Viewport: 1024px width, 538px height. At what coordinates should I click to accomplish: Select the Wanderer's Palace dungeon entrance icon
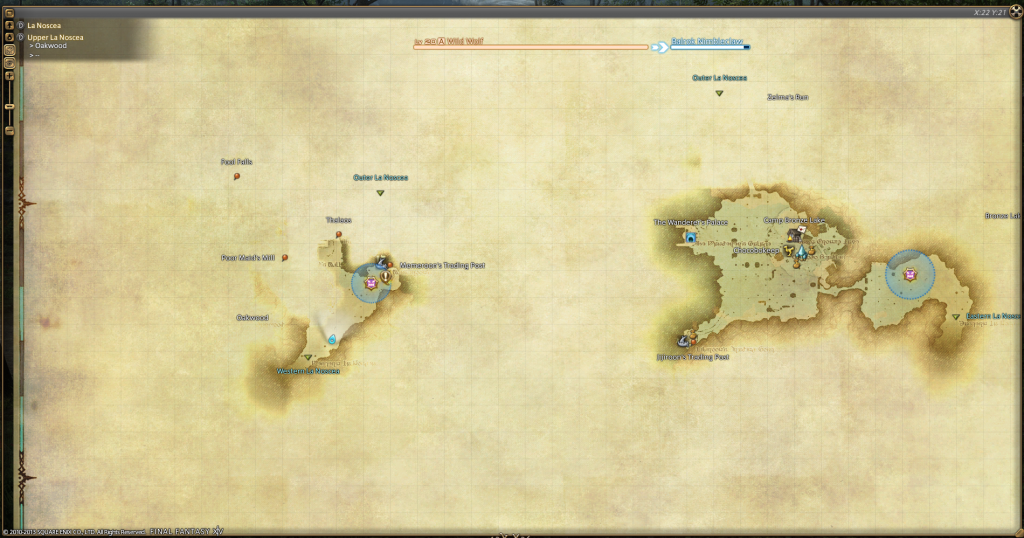690,238
